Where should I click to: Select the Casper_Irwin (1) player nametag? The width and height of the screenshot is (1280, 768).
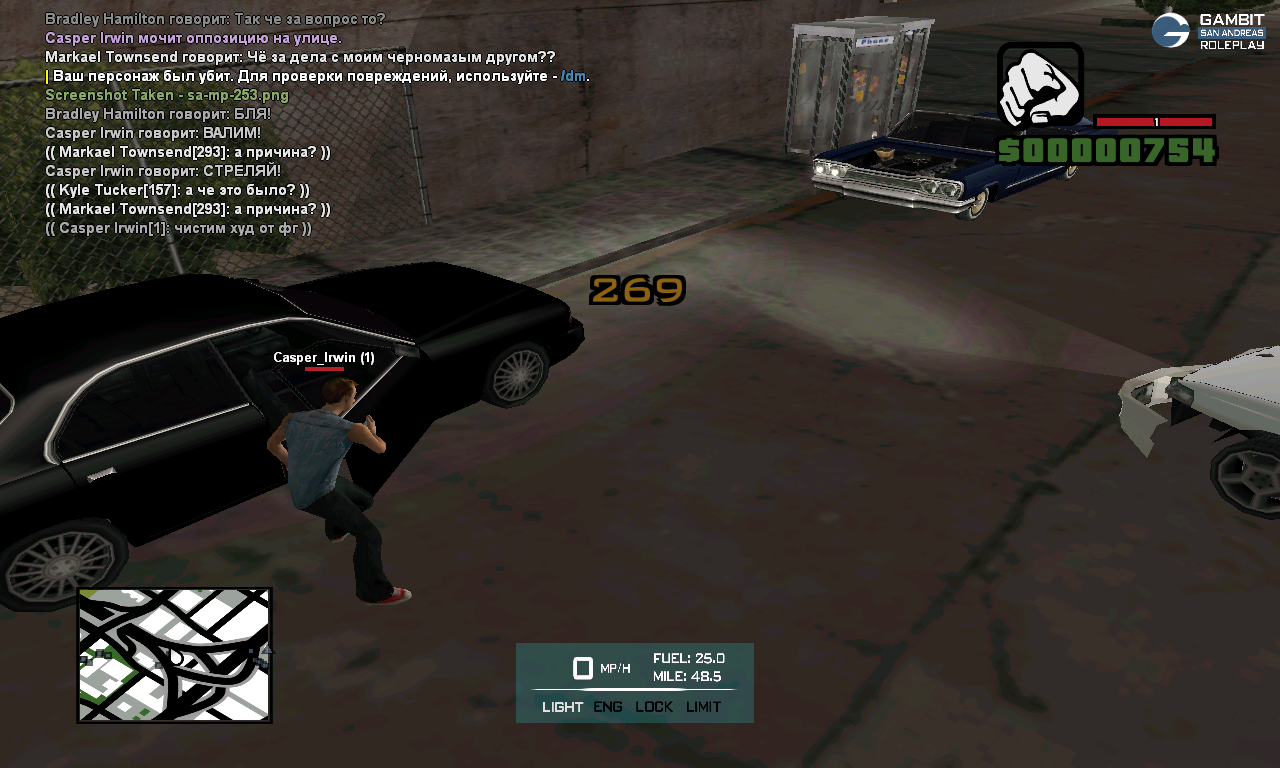[x=324, y=358]
